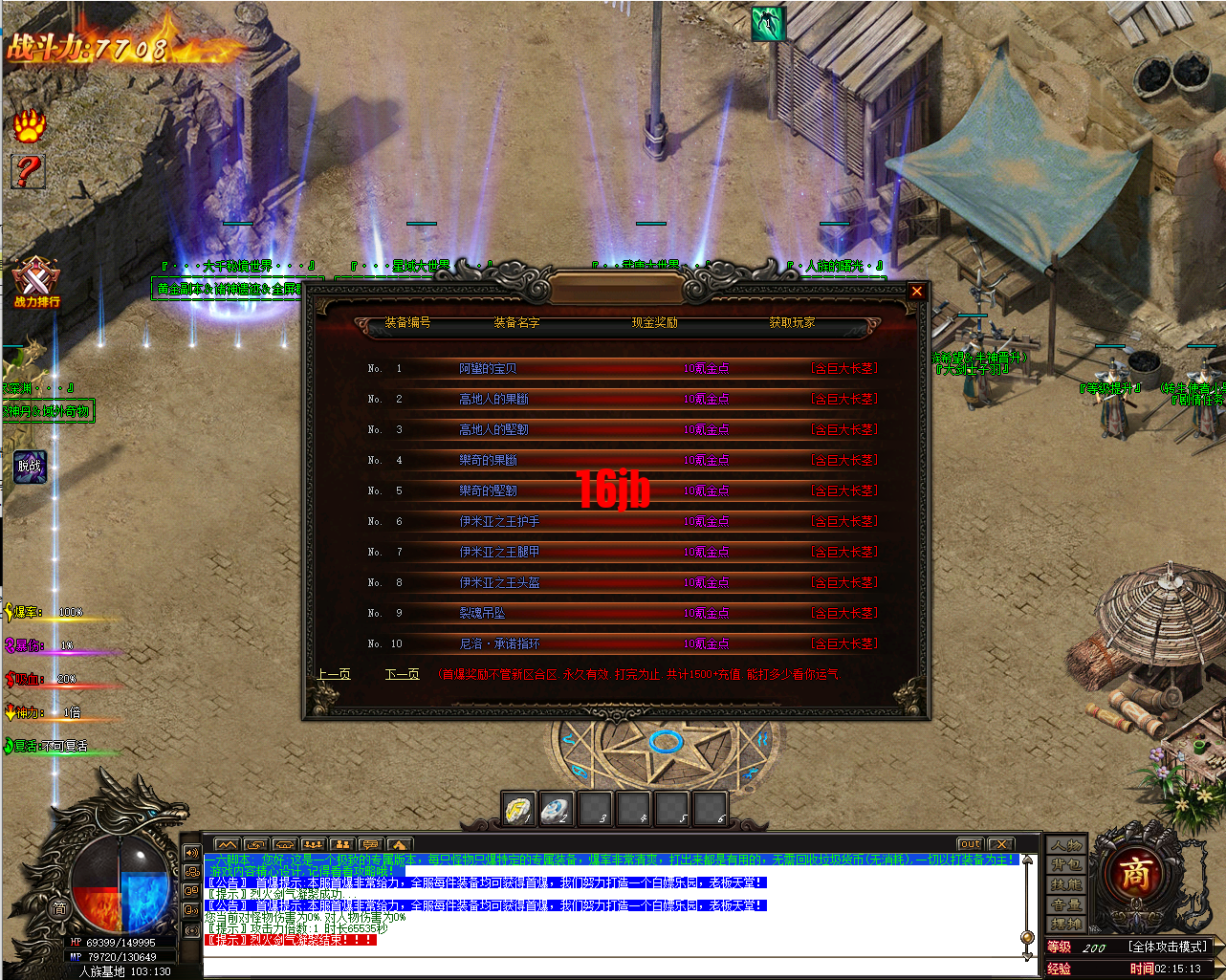Click the red question mark help icon
This screenshot has width=1226, height=980.
click(29, 171)
